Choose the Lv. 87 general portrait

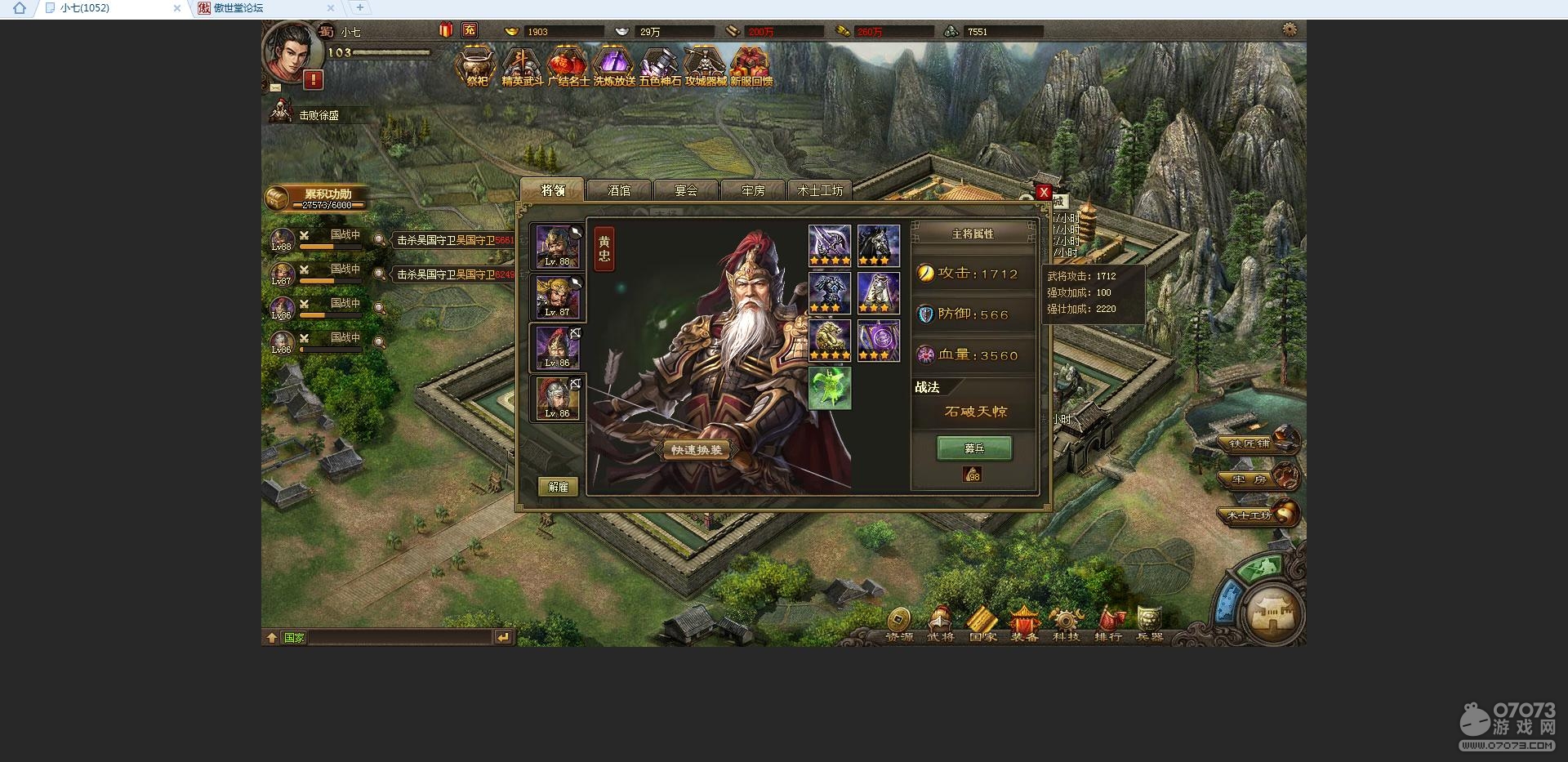(x=558, y=297)
